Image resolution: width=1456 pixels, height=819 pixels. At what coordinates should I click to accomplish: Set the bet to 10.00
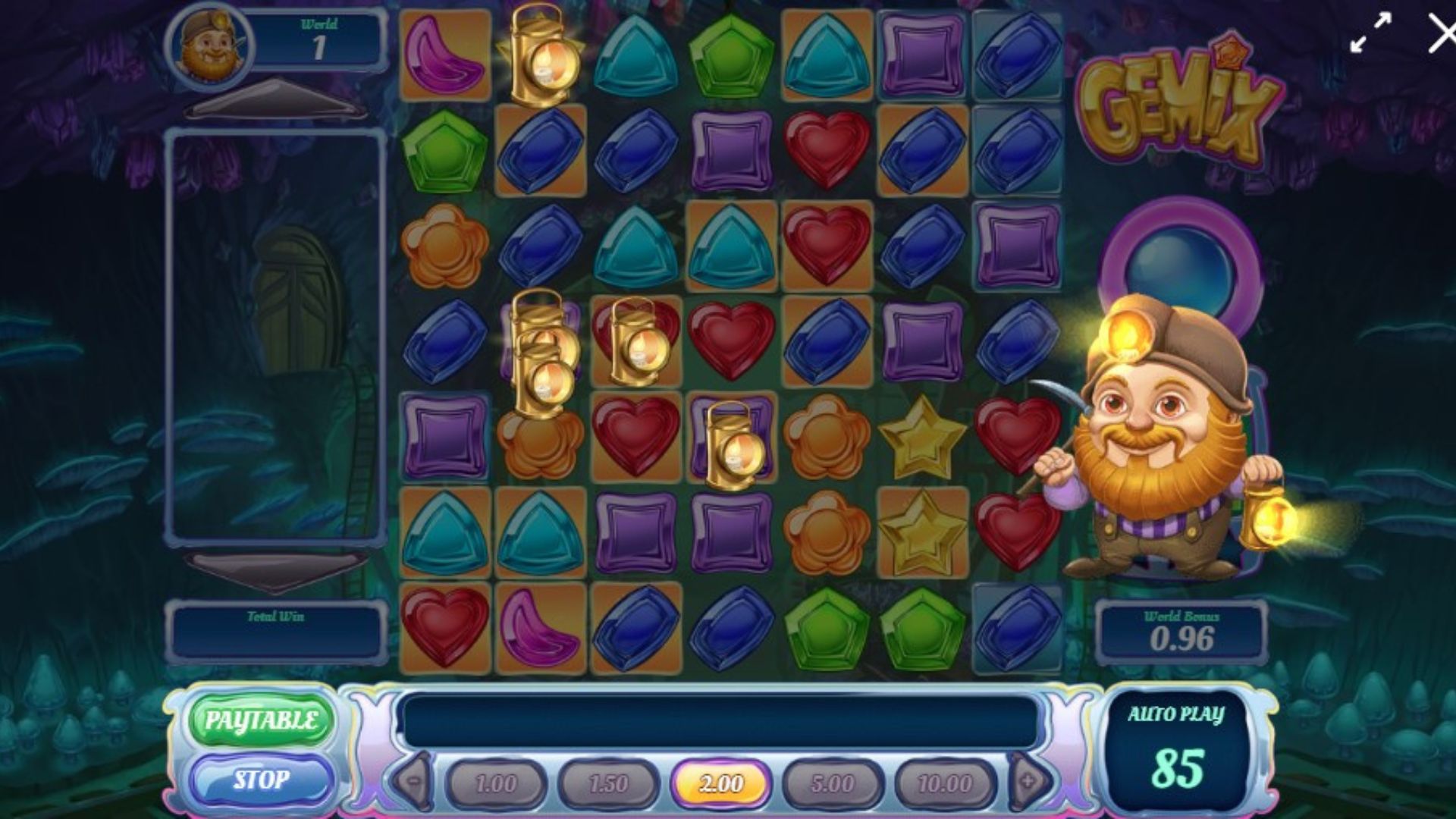tap(945, 783)
